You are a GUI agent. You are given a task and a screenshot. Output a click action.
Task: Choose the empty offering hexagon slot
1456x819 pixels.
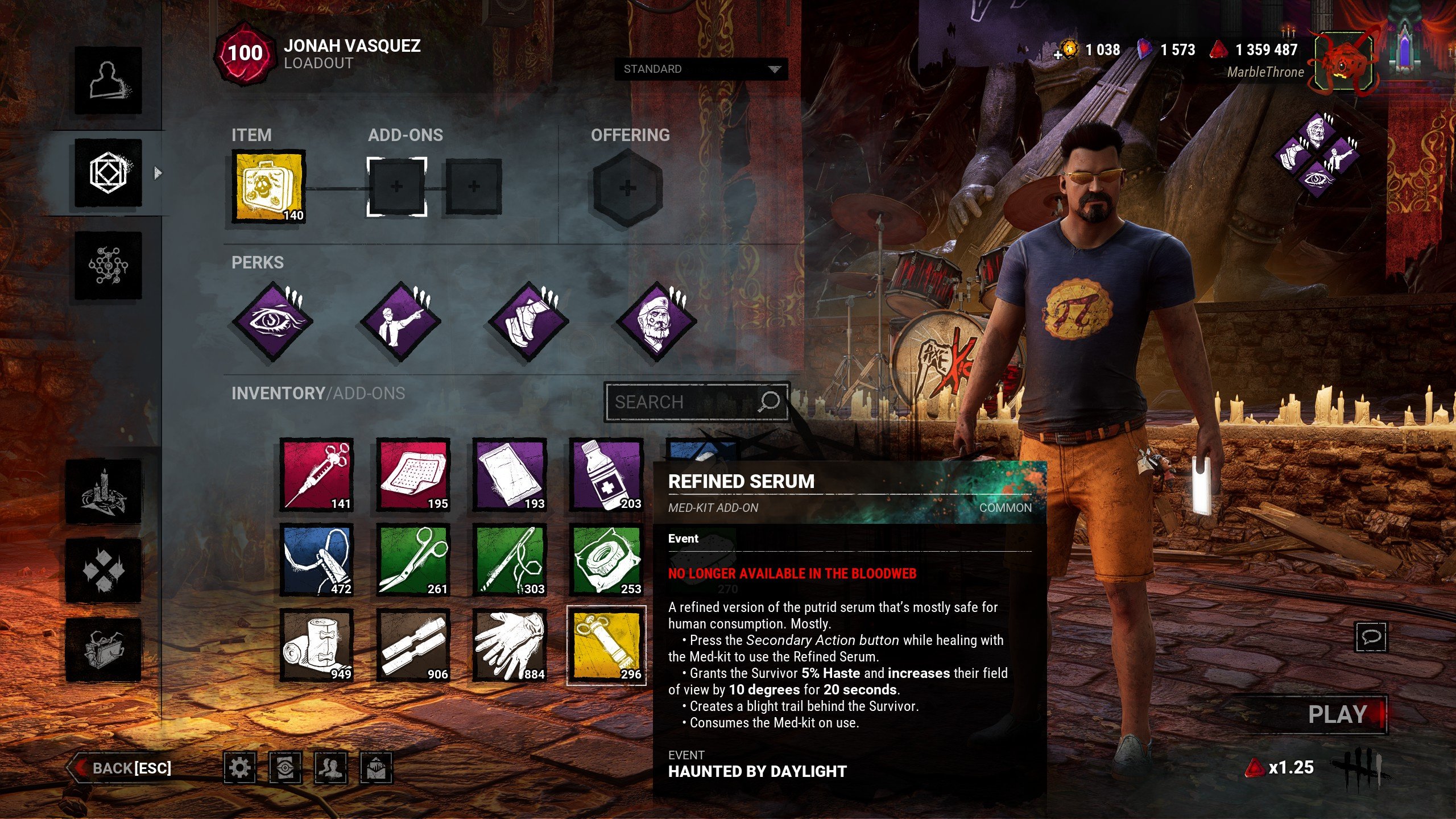pyautogui.click(x=627, y=188)
